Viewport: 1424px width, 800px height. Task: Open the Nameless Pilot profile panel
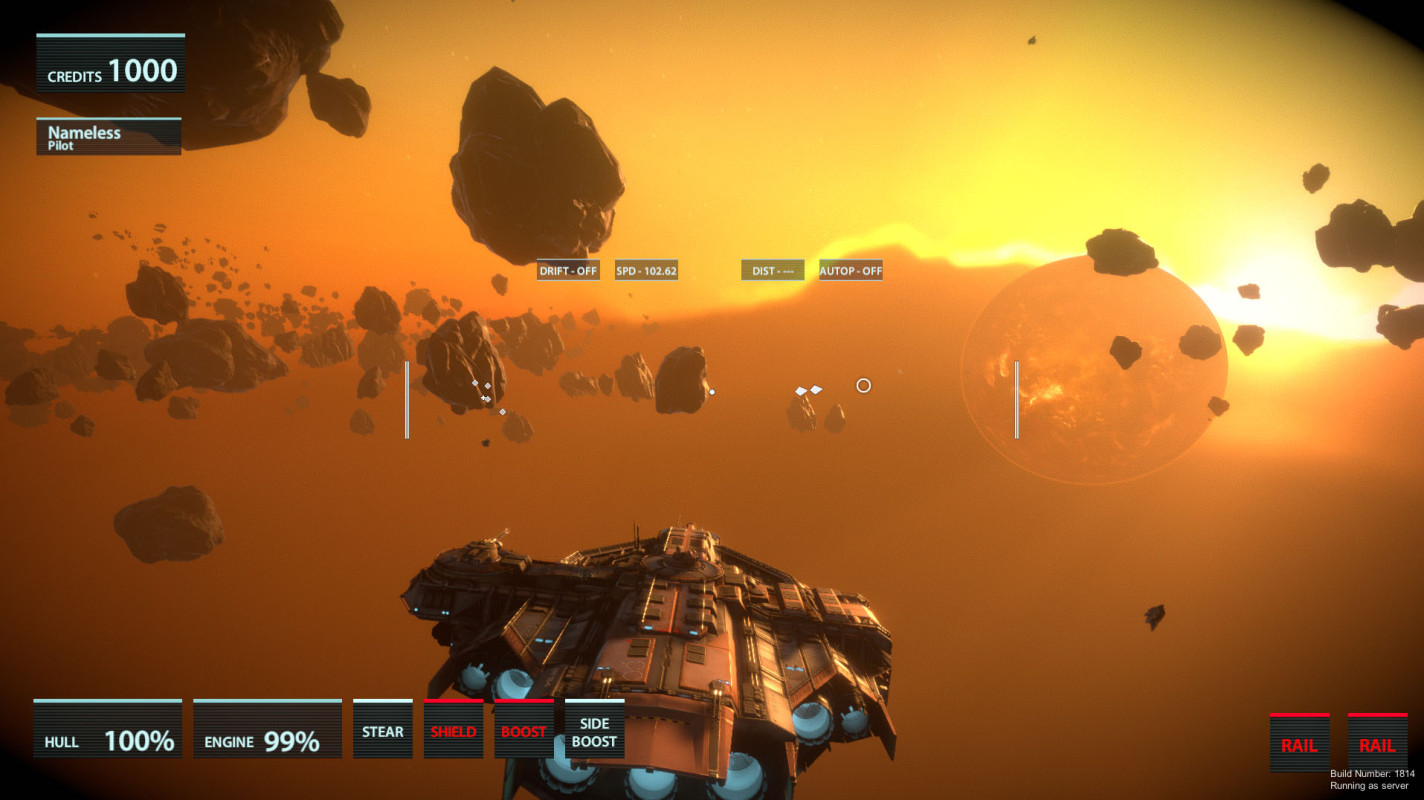click(109, 137)
